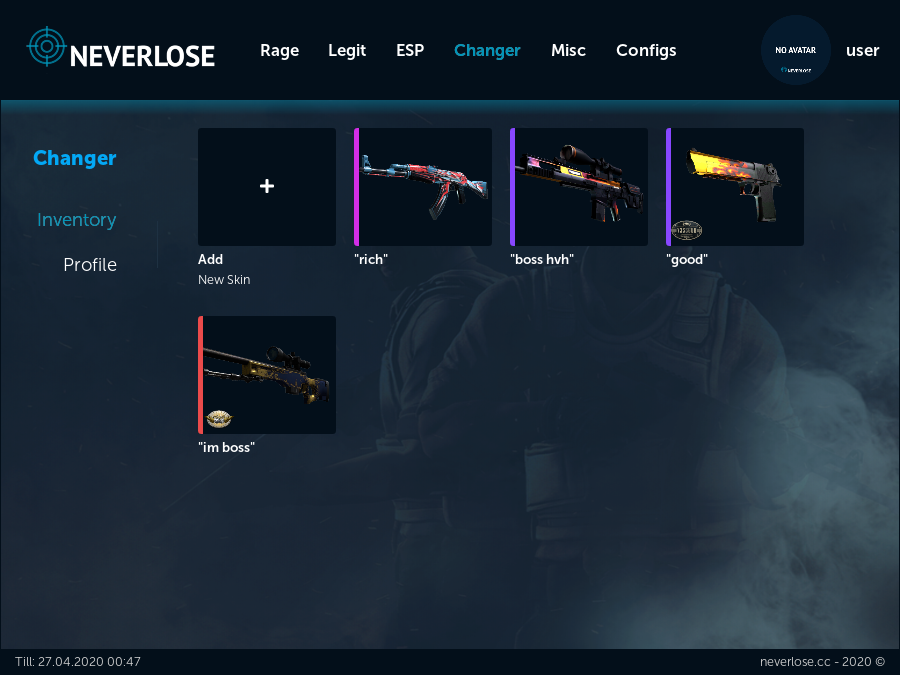Show the Configs tab
Image resolution: width=900 pixels, height=675 pixels.
click(x=646, y=50)
